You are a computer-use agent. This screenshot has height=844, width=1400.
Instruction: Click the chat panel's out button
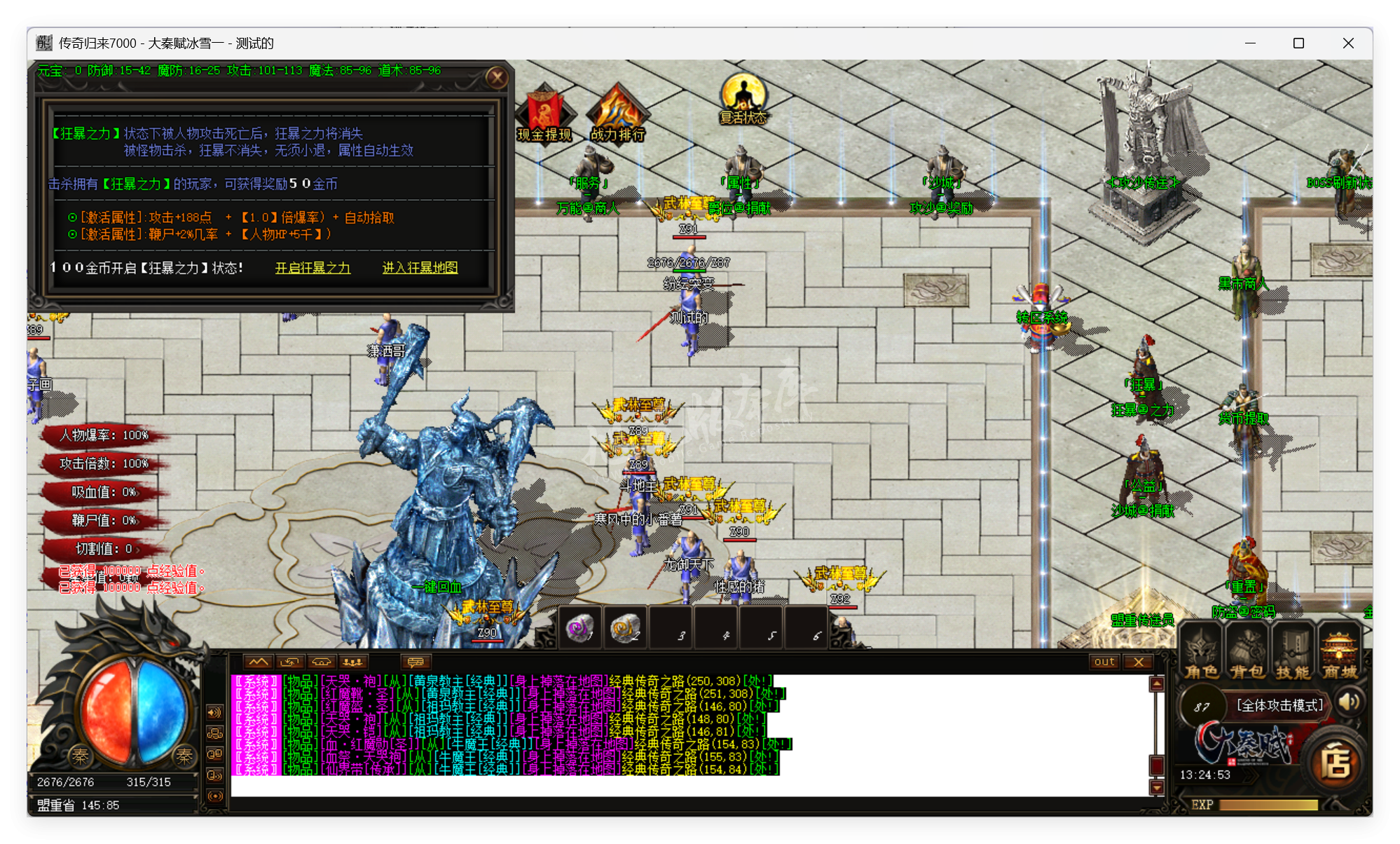point(1104,662)
